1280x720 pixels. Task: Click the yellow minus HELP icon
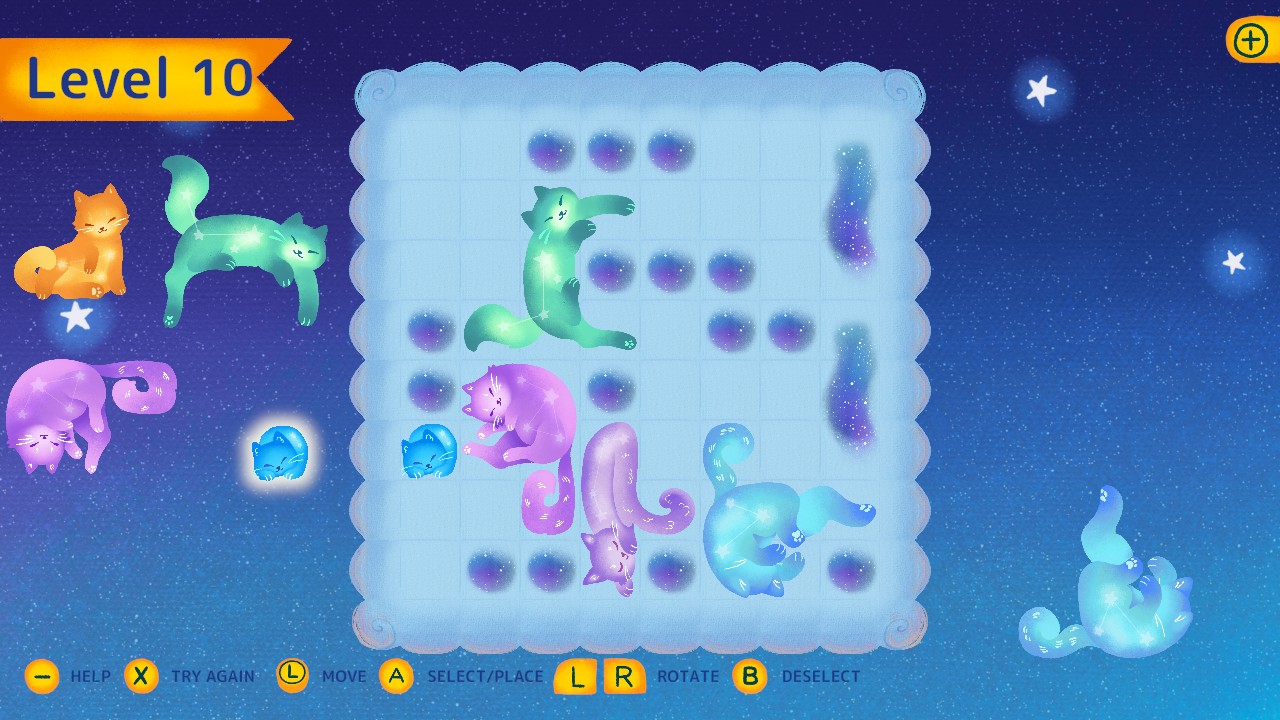click(41, 676)
